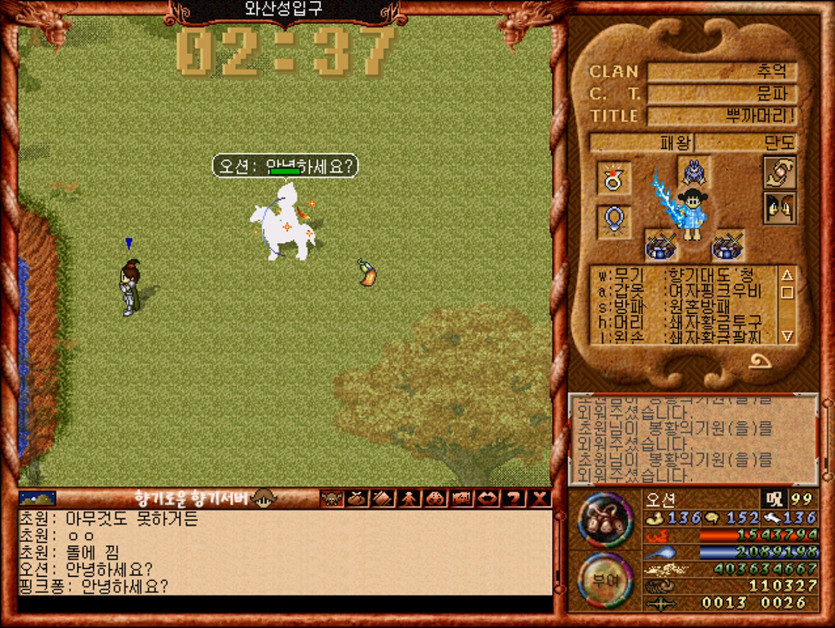Image resolution: width=835 pixels, height=628 pixels.
Task: Close using the X toolbar button
Action: (540, 498)
